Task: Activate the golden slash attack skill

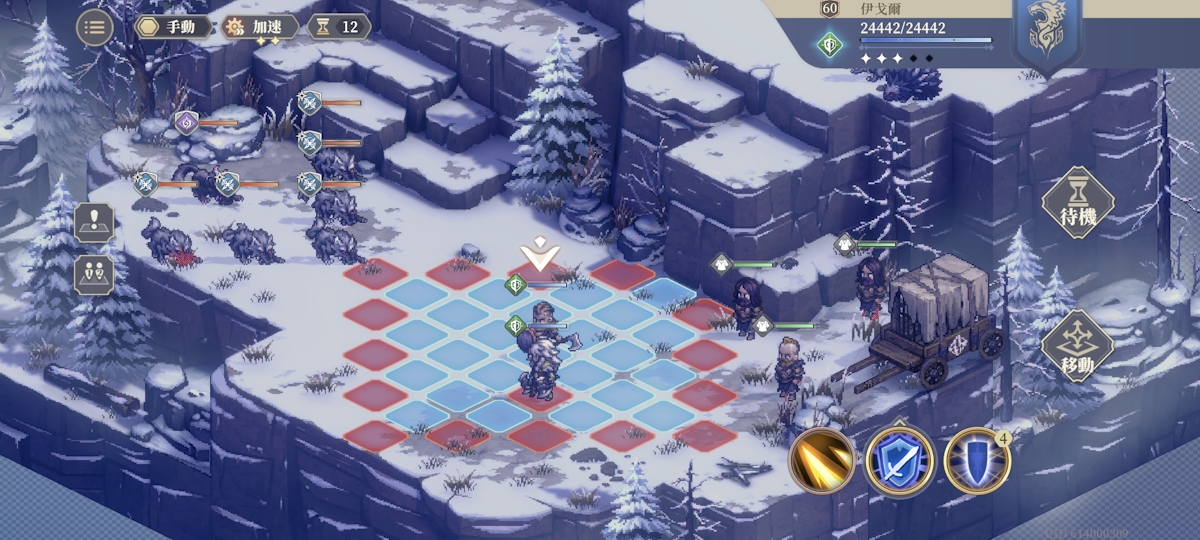Action: pos(821,461)
